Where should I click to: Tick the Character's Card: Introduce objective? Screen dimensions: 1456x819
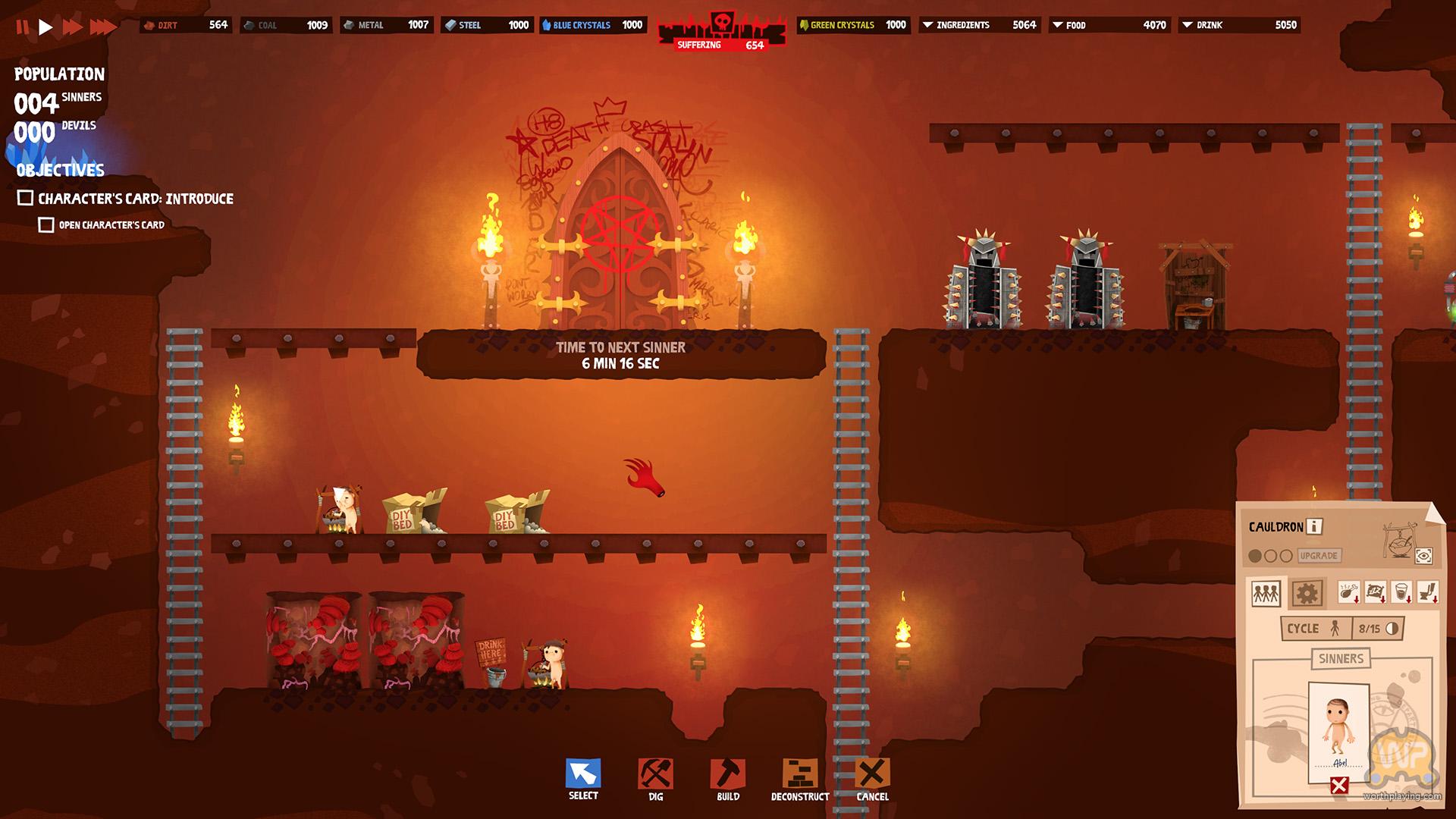tap(25, 198)
